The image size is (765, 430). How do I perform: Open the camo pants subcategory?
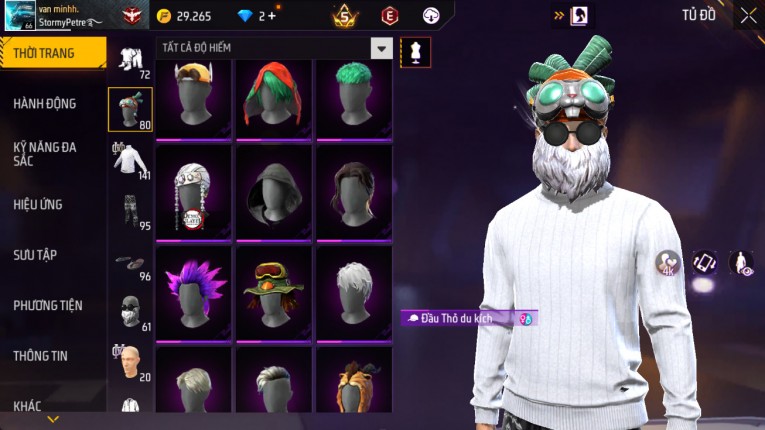130,211
